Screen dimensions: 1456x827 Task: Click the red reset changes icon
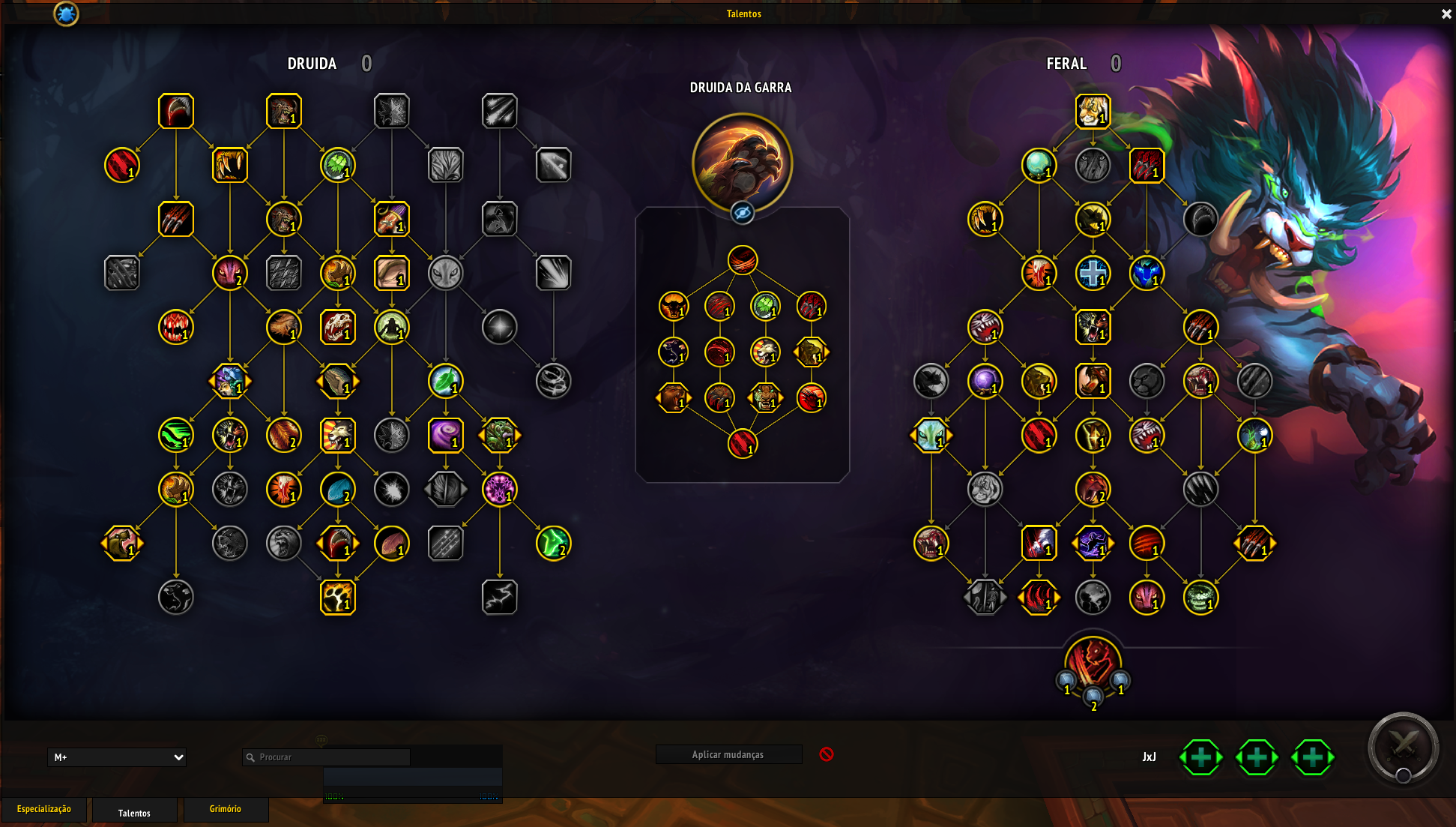pos(827,754)
